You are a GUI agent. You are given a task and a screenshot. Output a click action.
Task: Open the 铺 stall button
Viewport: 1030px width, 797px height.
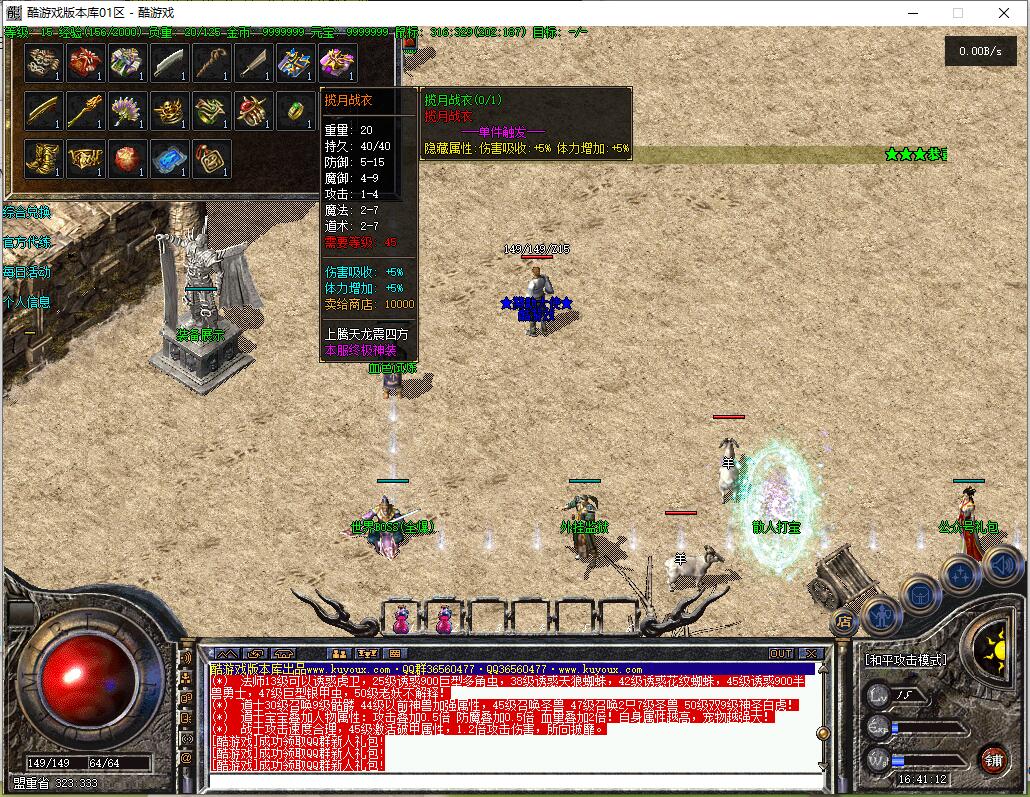[x=993, y=759]
